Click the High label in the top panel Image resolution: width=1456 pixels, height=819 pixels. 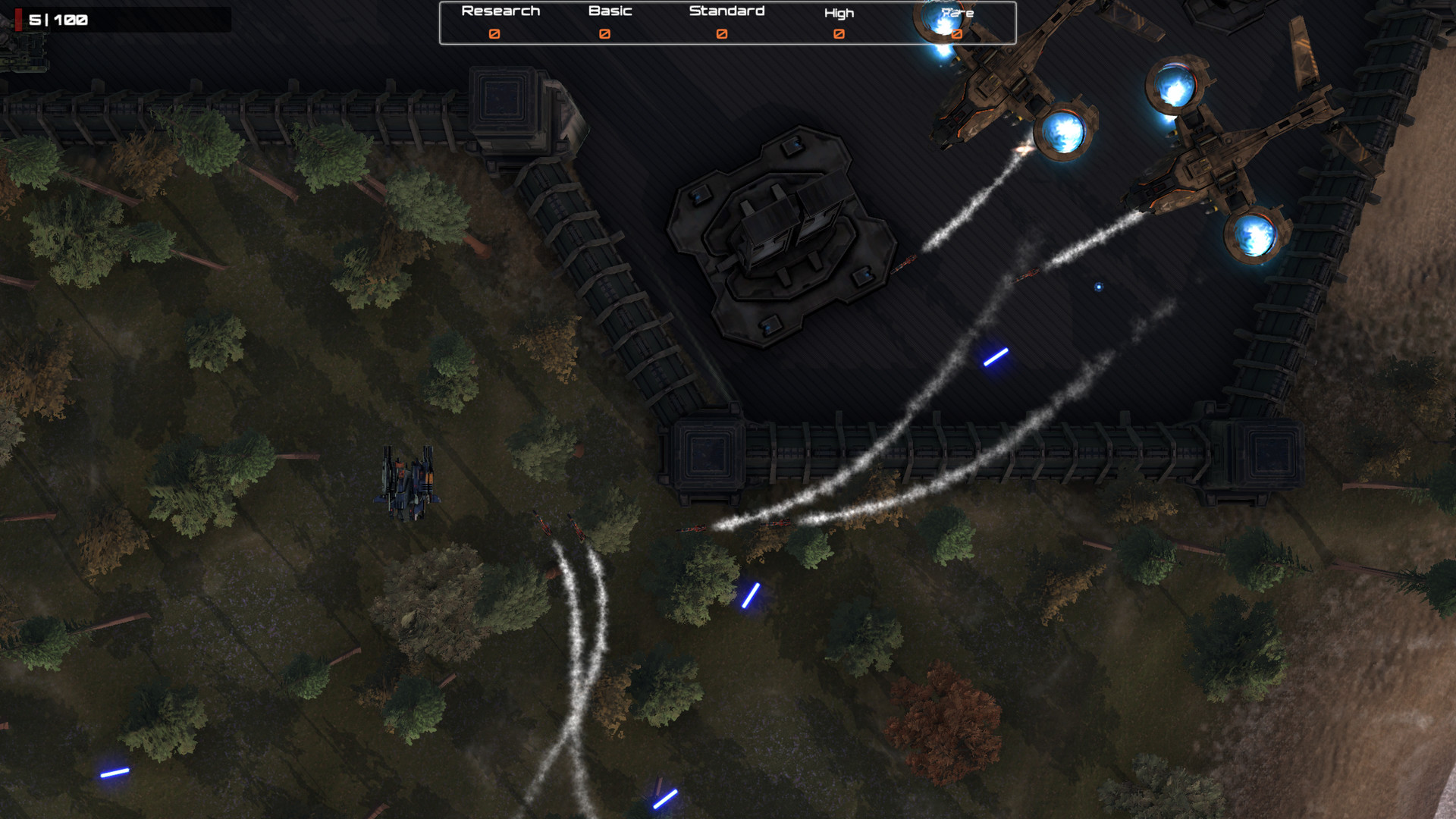(838, 13)
